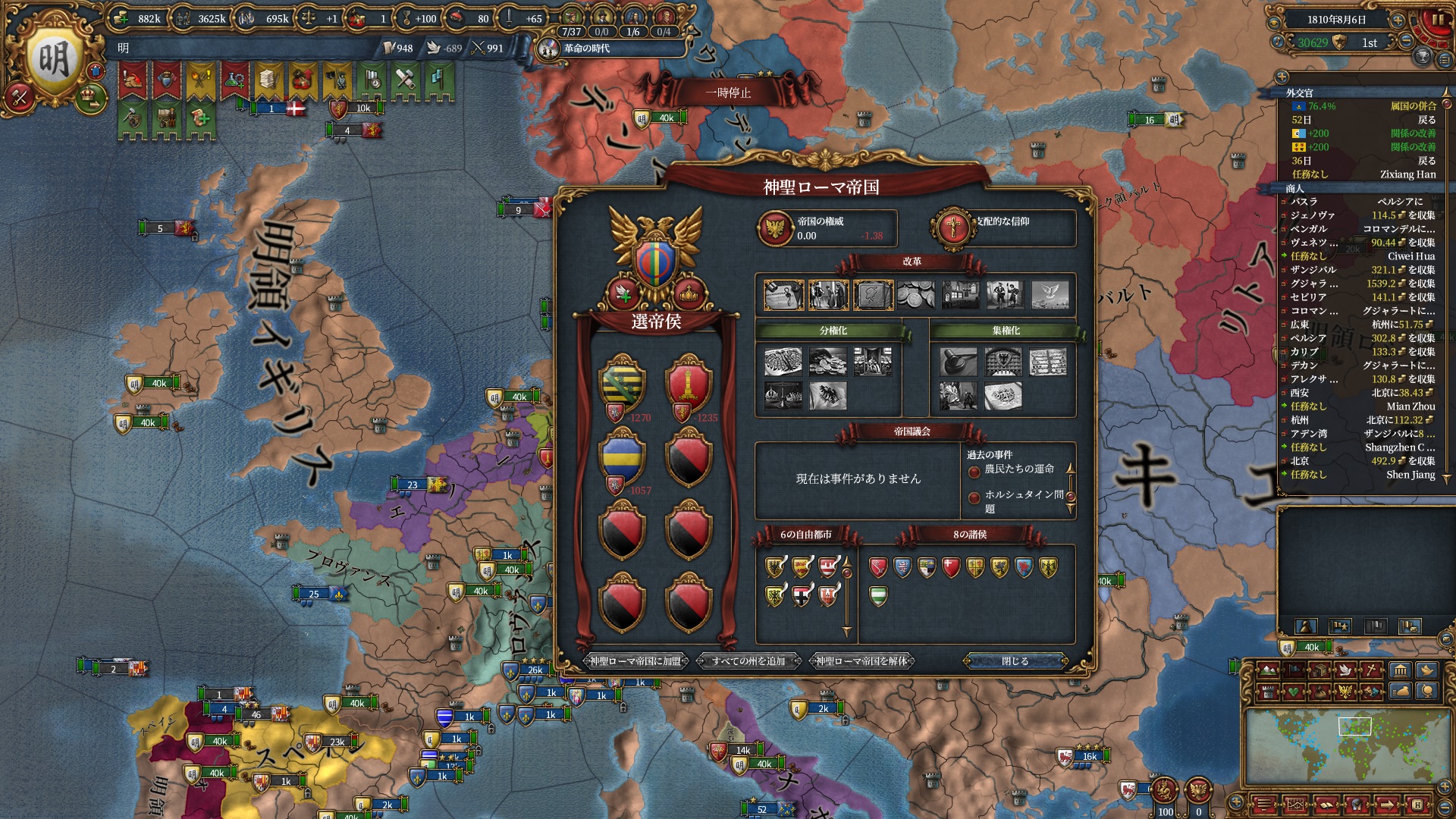Viewport: 1456px width, 819px height.
Task: Select the blue and yellow elector shield
Action: (x=622, y=457)
